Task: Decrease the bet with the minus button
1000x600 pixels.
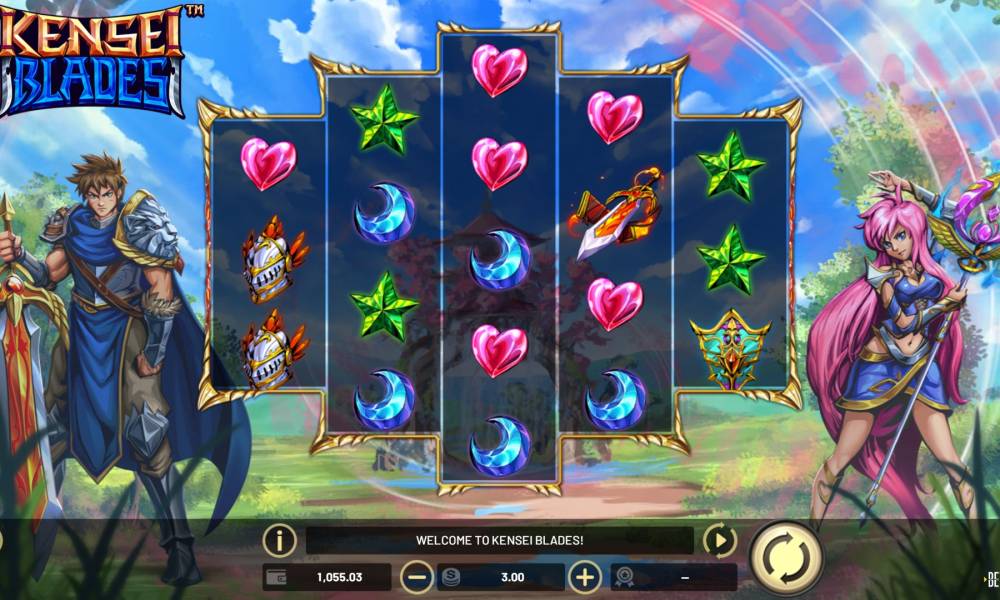Action: click(416, 577)
